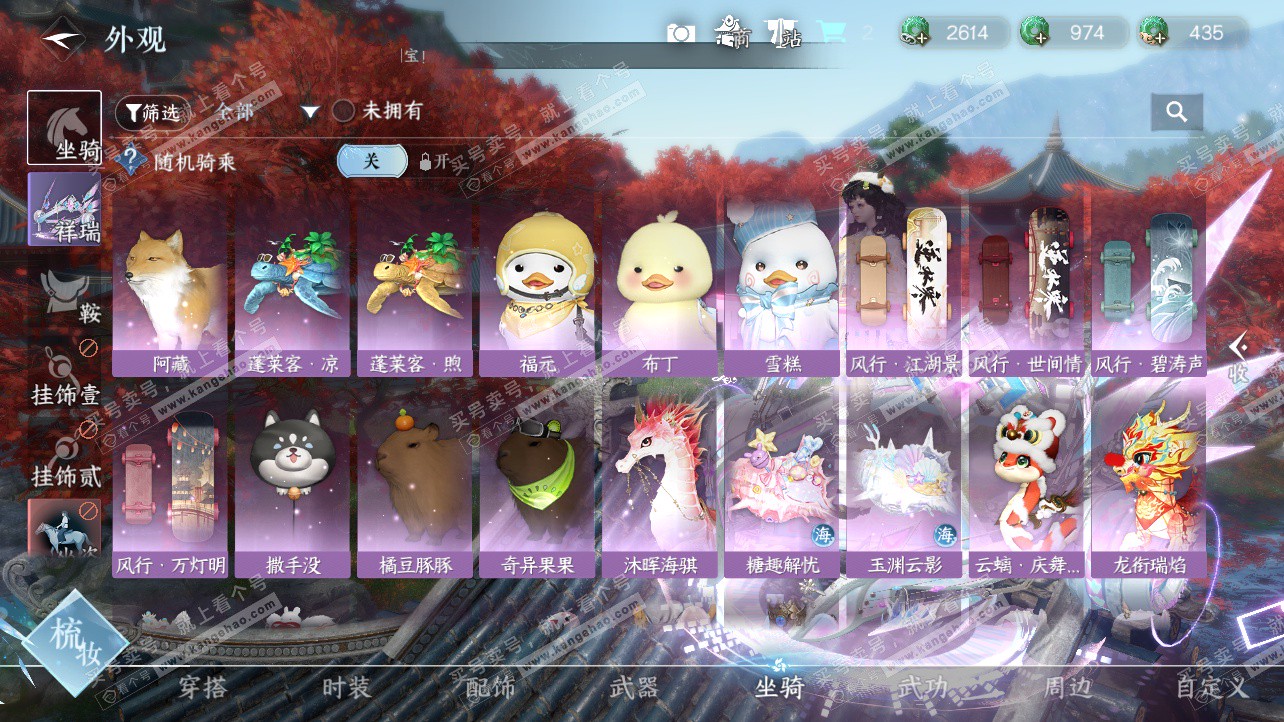Pick the 布丁 yellow chick mount

coord(660,285)
